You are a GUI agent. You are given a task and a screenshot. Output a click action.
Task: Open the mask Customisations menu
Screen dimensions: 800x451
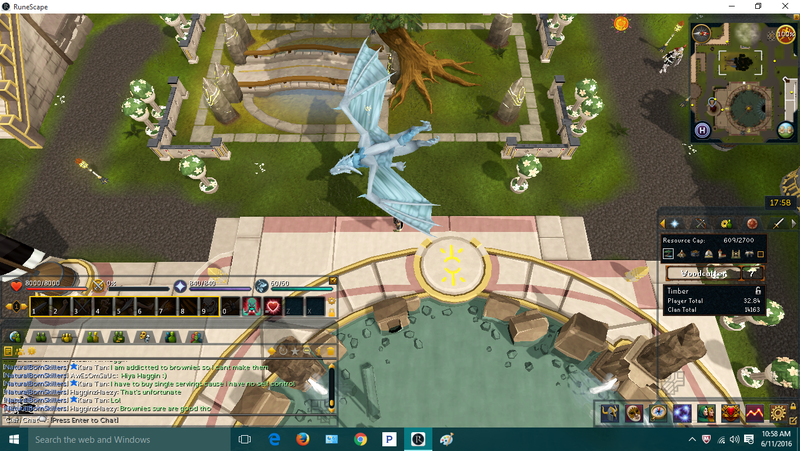[634, 413]
